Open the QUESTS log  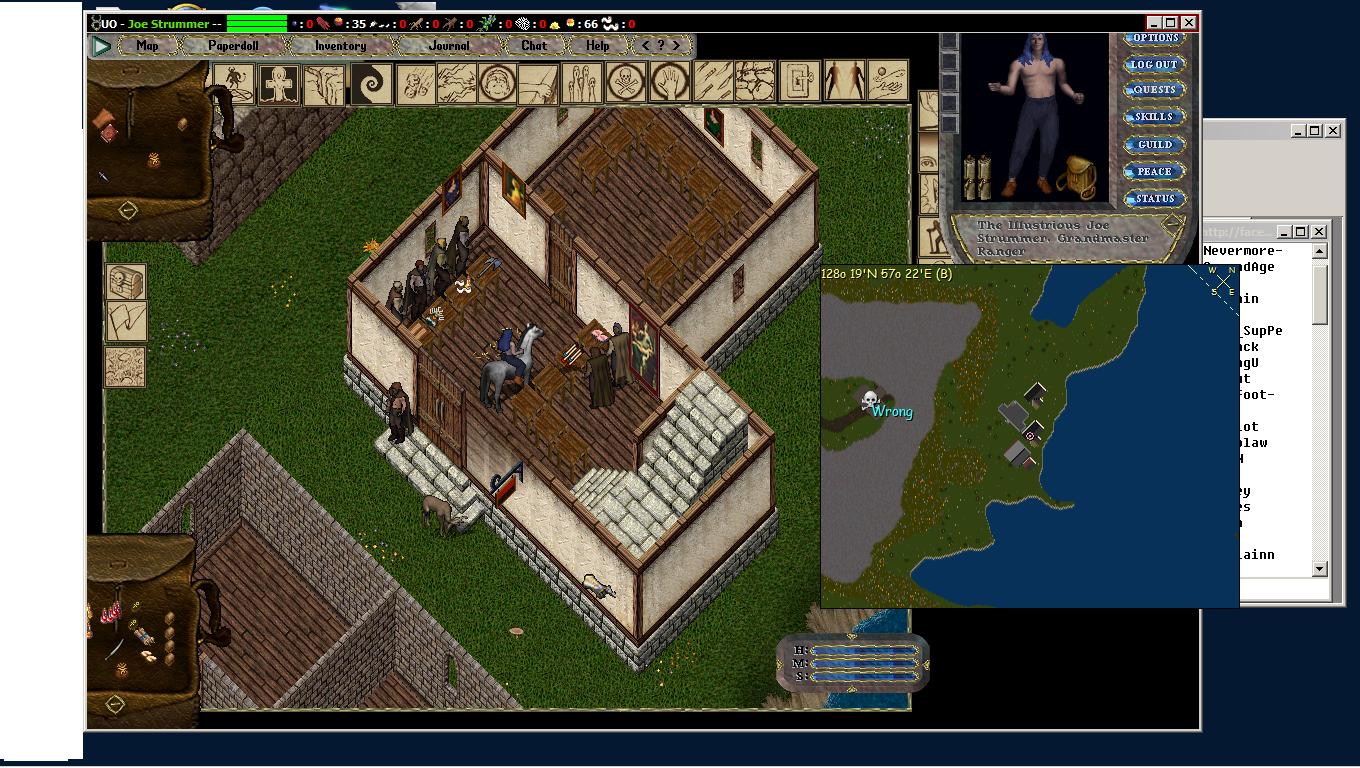[x=1154, y=90]
